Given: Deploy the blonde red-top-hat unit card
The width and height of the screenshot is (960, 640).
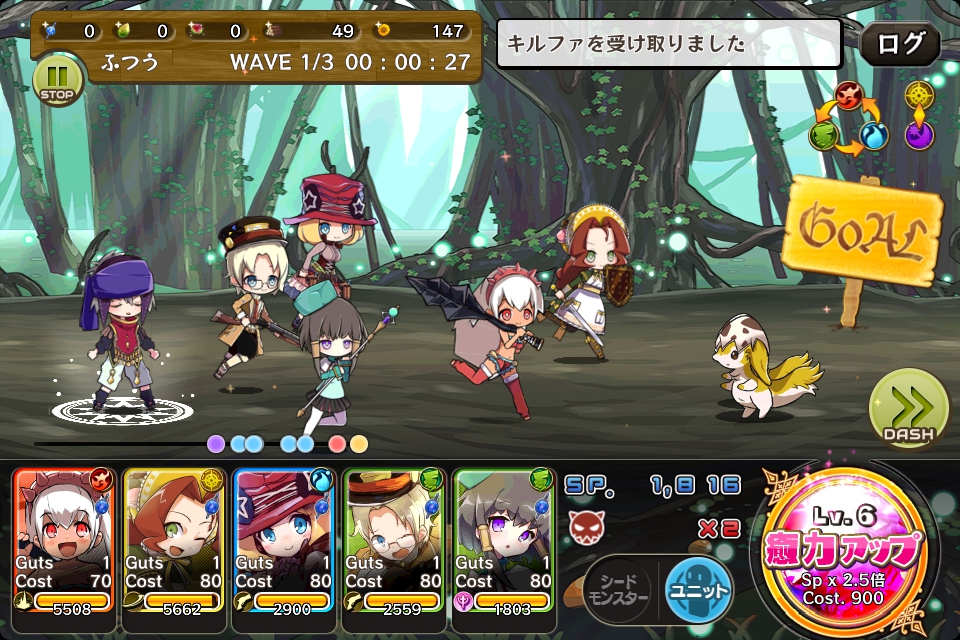Looking at the screenshot, I should pos(281,539).
